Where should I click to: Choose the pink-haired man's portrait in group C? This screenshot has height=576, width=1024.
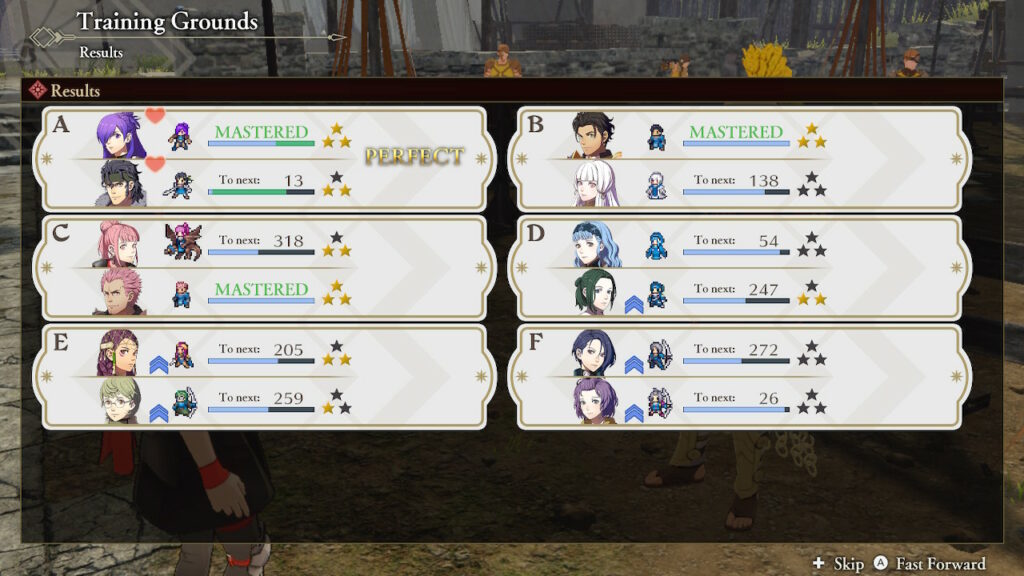point(119,292)
